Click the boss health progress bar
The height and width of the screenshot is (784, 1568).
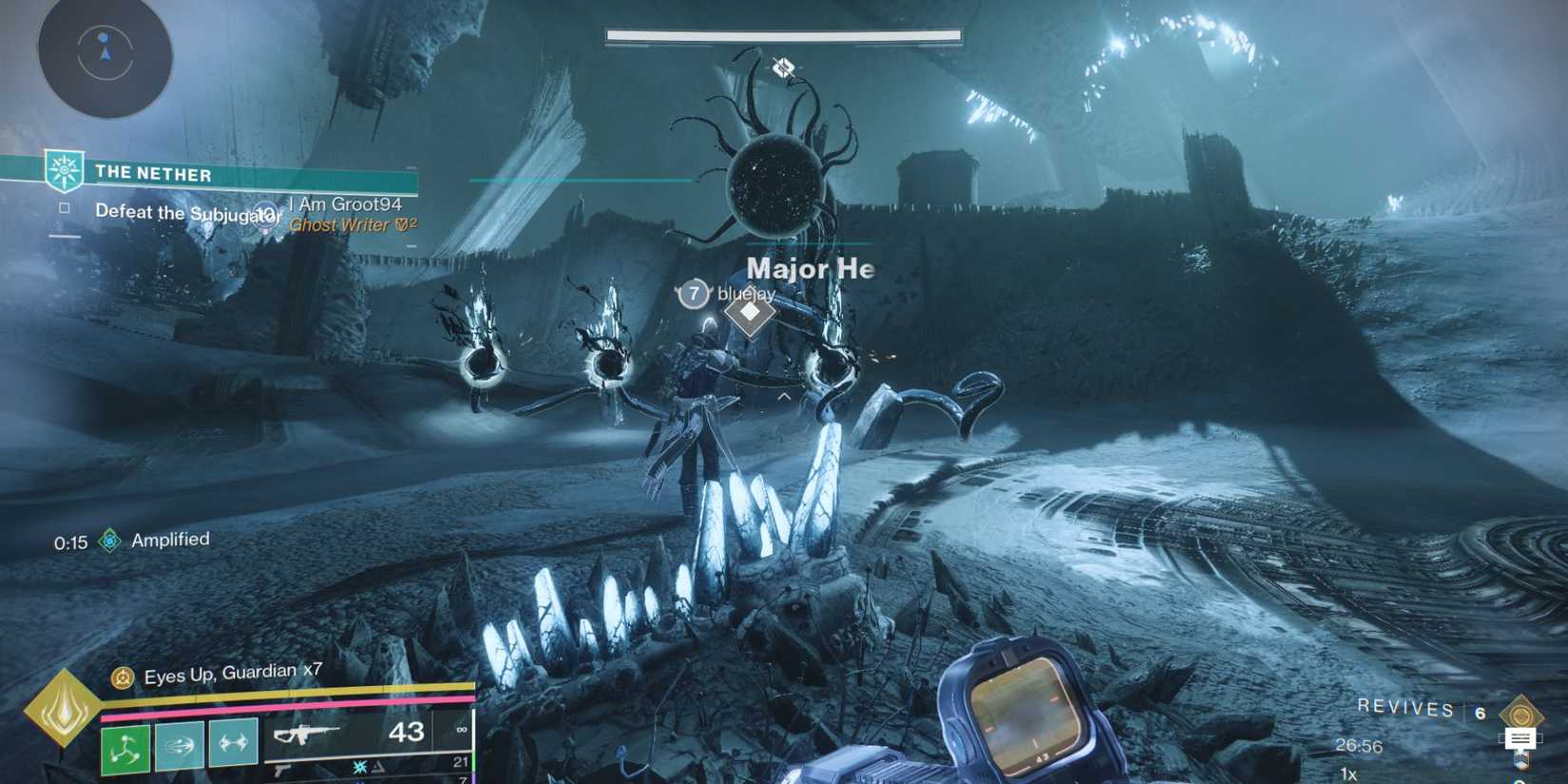coord(781,35)
